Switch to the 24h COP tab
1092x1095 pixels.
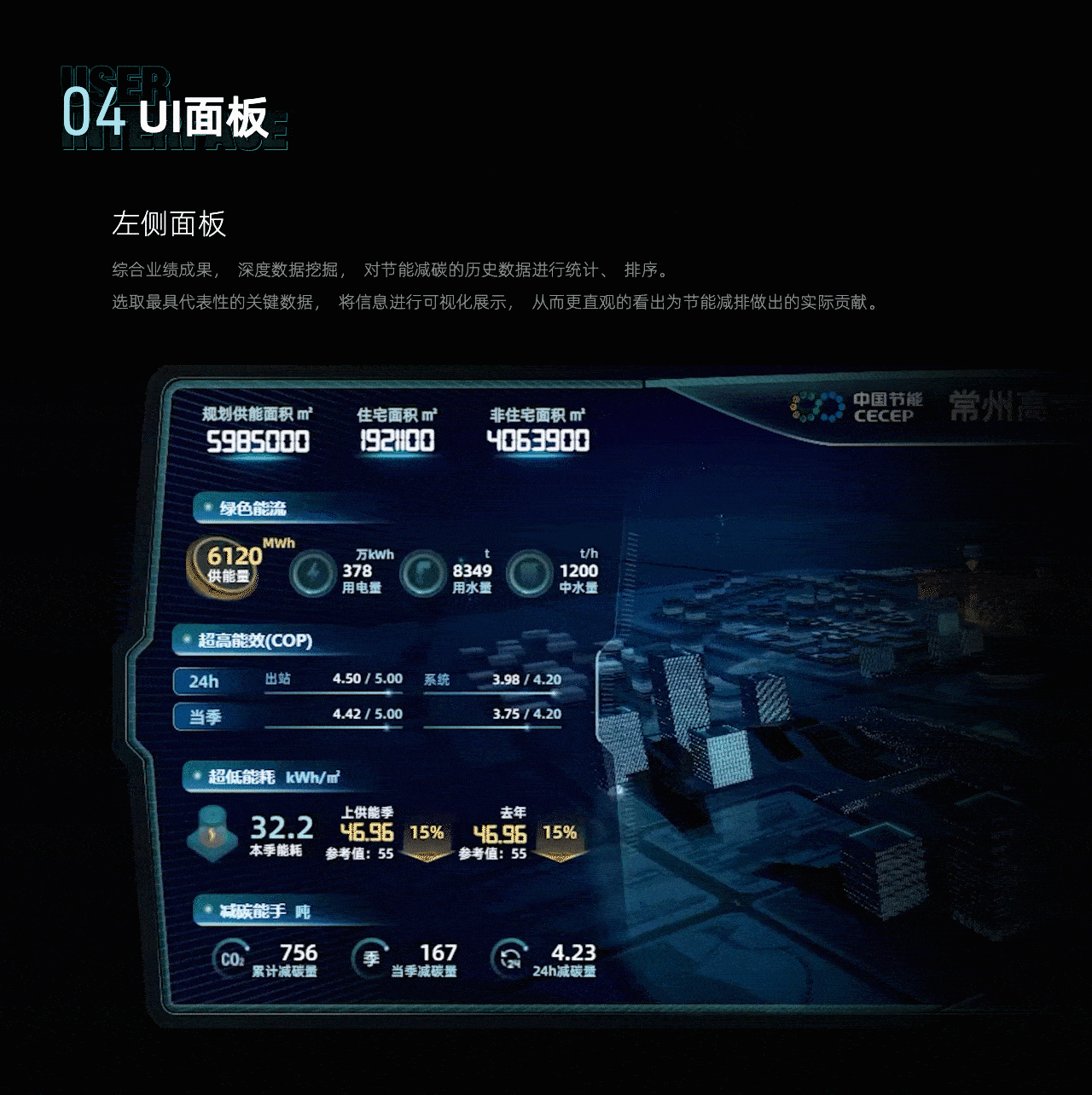[205, 681]
